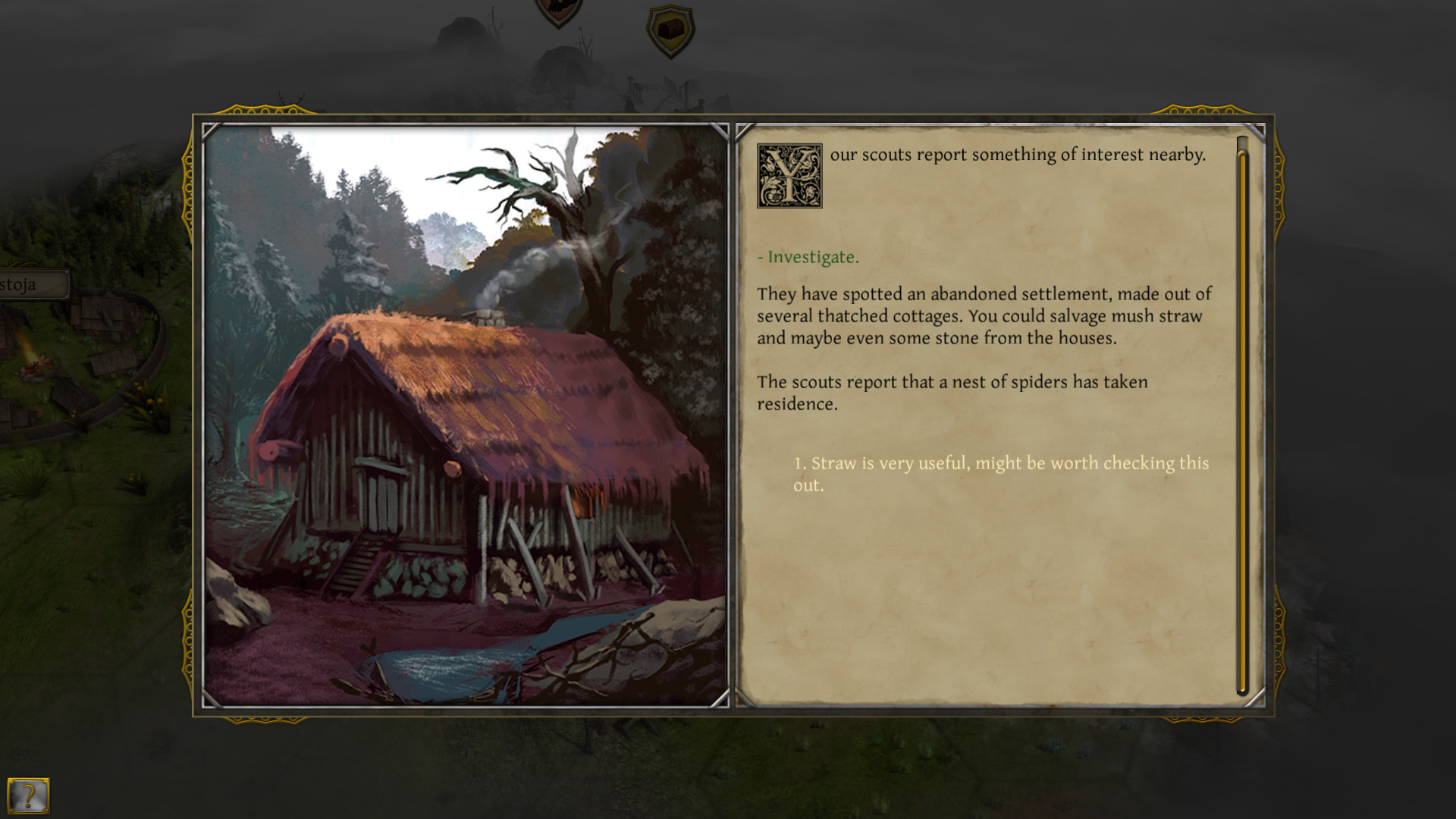Click the "stoja" settlement nameplate
1456x819 pixels.
point(19,284)
